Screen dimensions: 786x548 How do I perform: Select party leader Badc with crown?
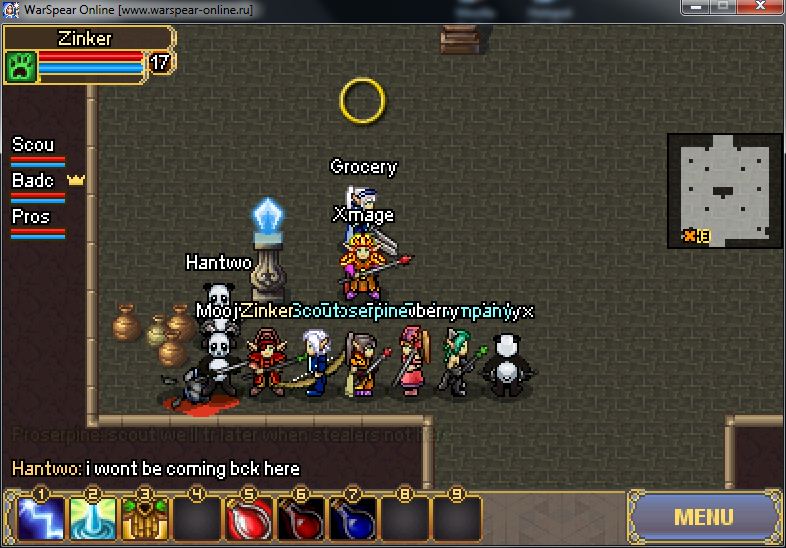coord(38,186)
